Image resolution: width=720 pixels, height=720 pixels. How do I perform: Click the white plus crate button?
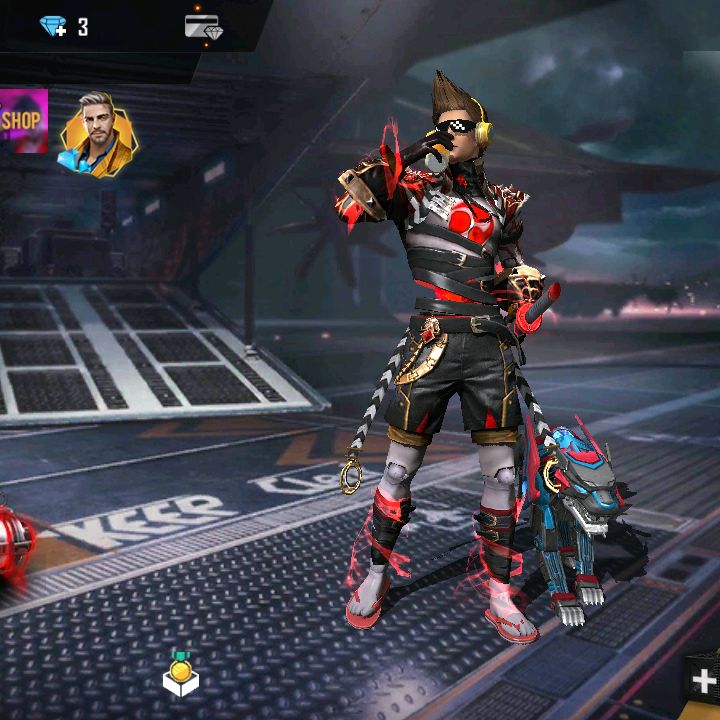(x=704, y=680)
